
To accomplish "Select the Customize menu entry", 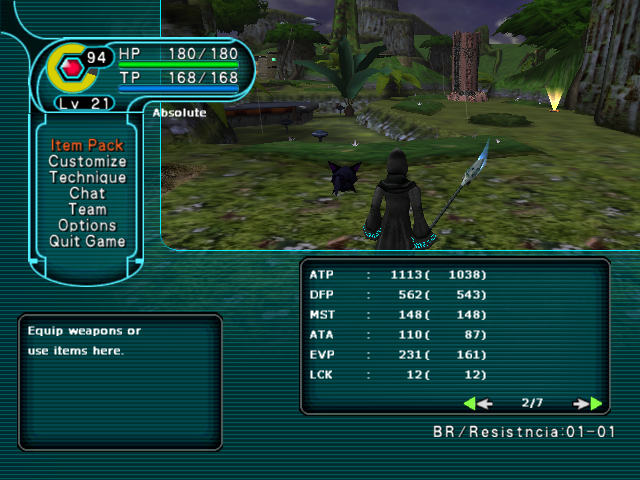I will pos(87,162).
